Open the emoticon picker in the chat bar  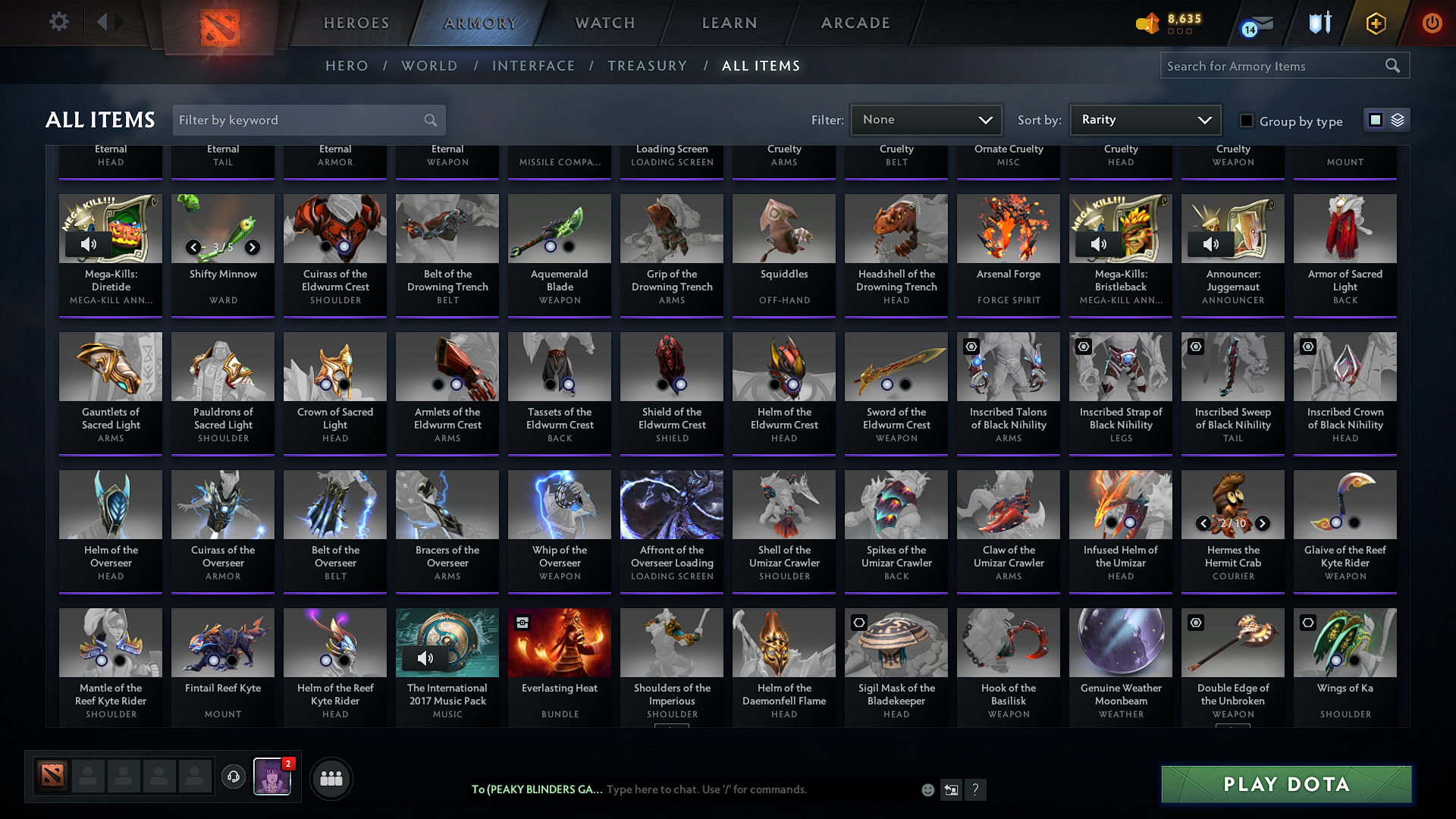click(x=927, y=789)
